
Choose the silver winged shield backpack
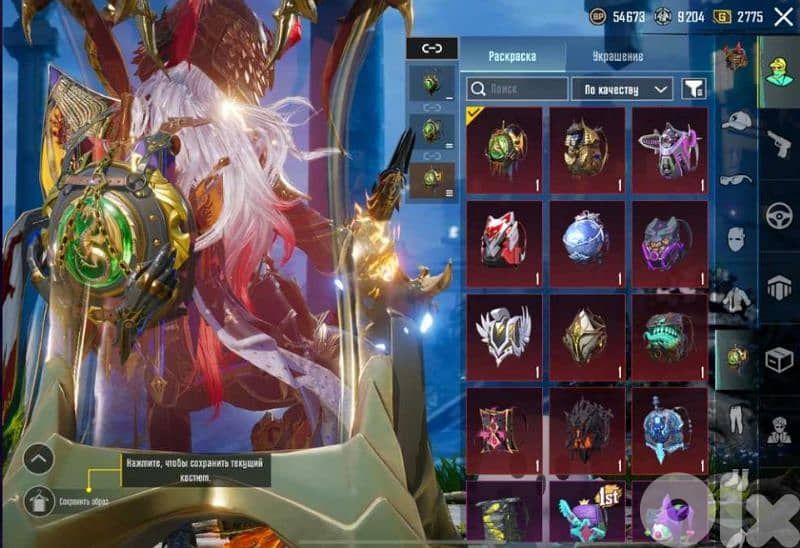504,332
